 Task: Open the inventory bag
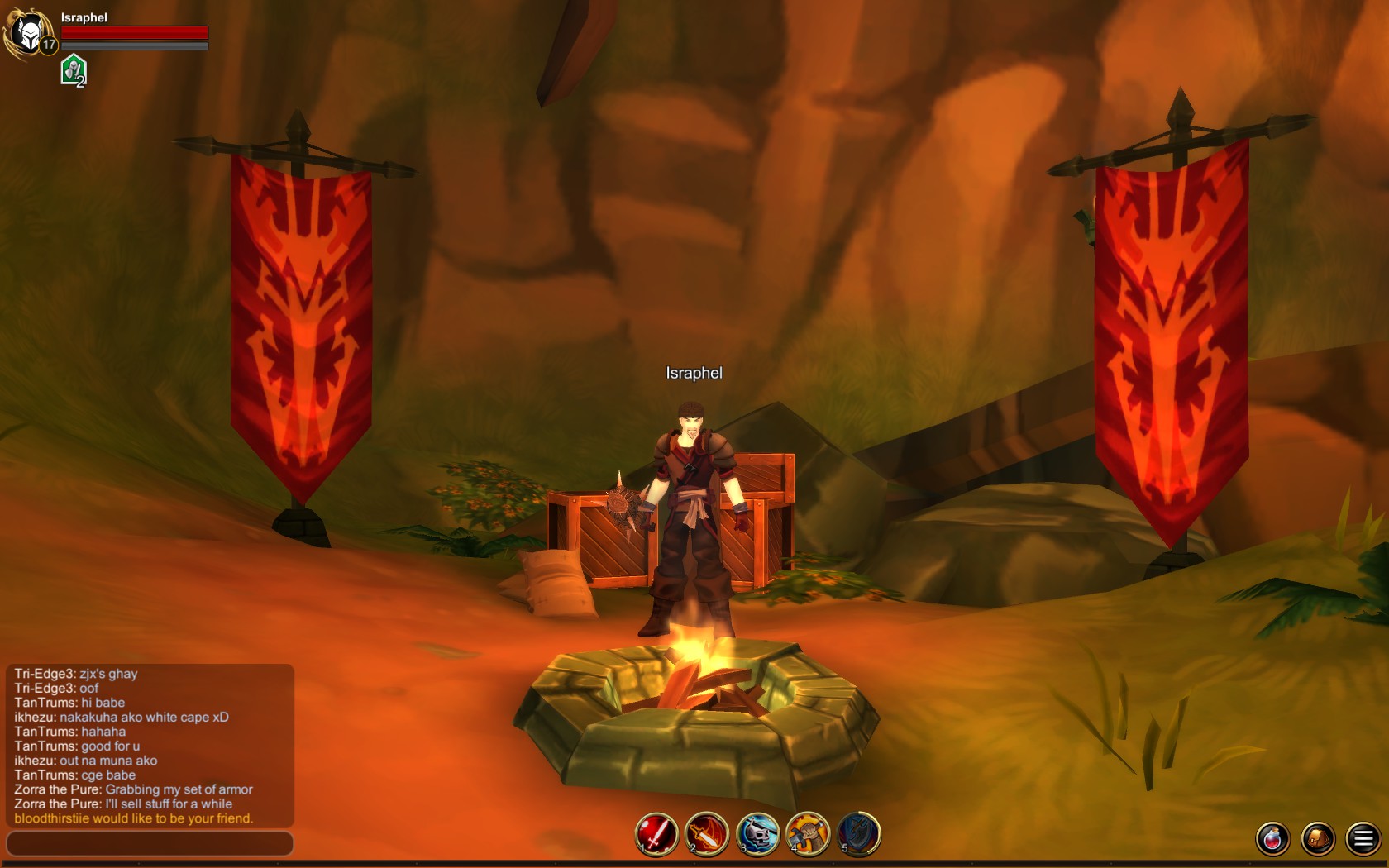pos(1318,840)
